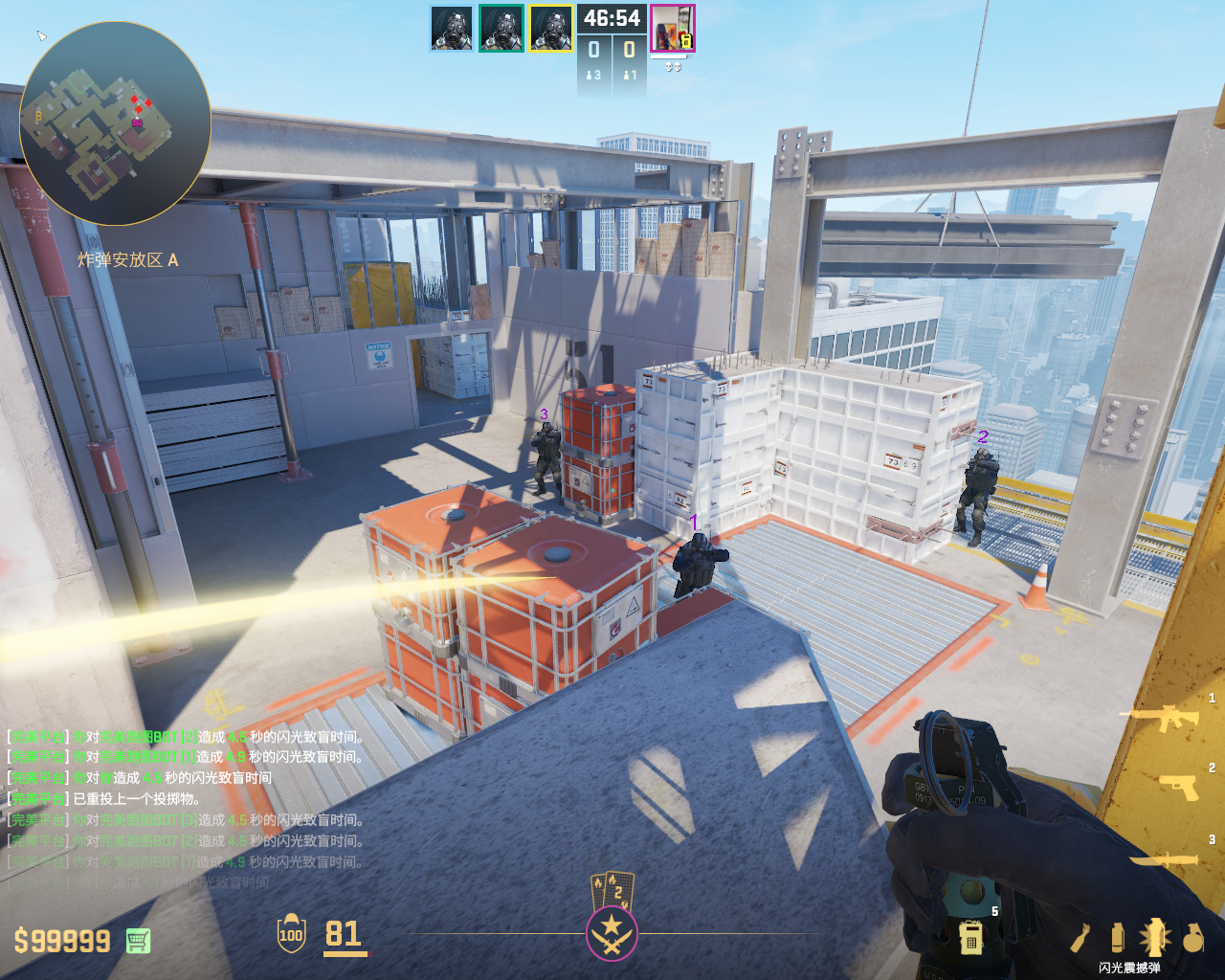This screenshot has width=1225, height=980.
Task: Click the defuse kit icon
Action: (x=970, y=937)
